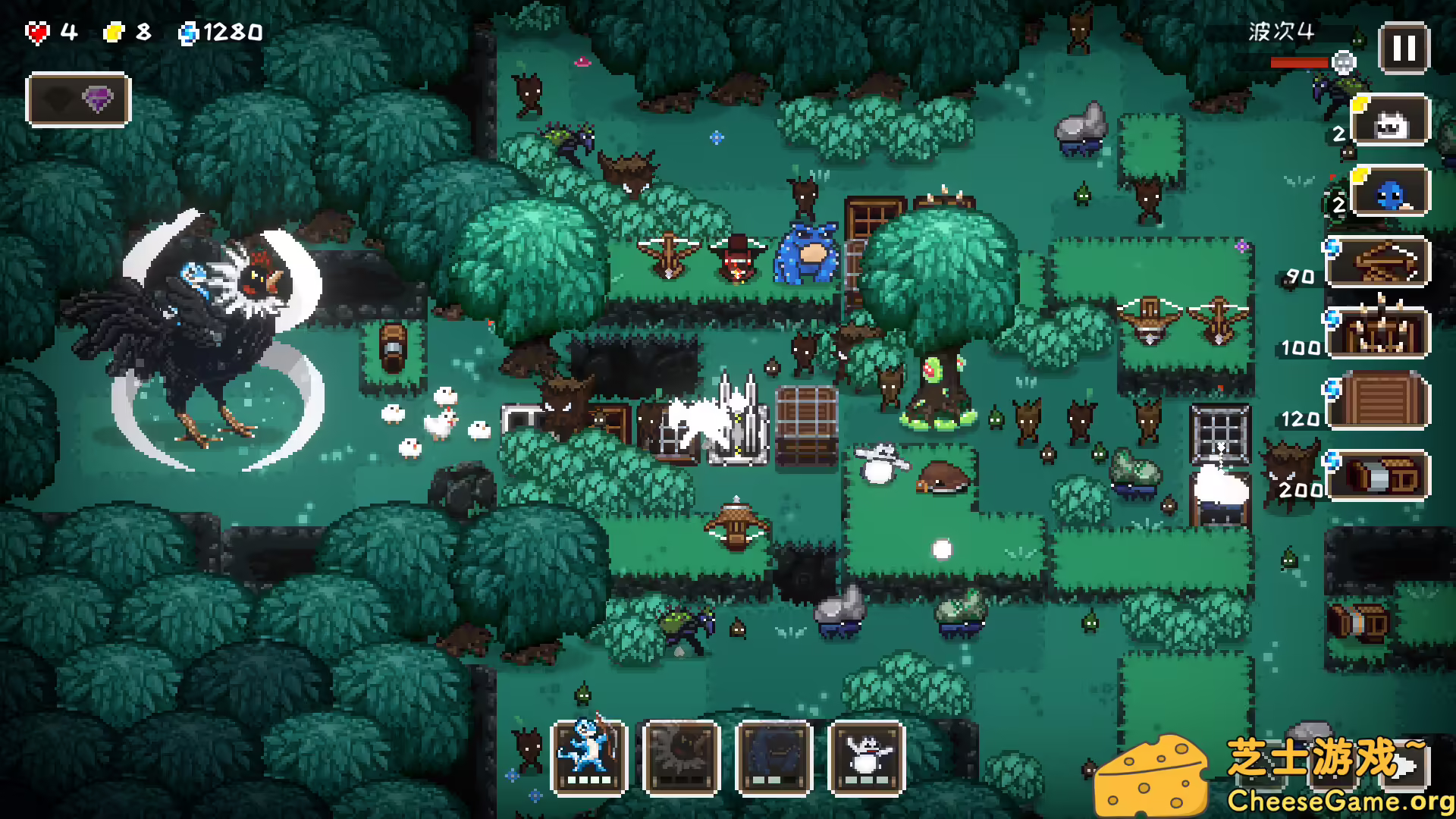Click the skull wave progress marker

pos(1344,62)
